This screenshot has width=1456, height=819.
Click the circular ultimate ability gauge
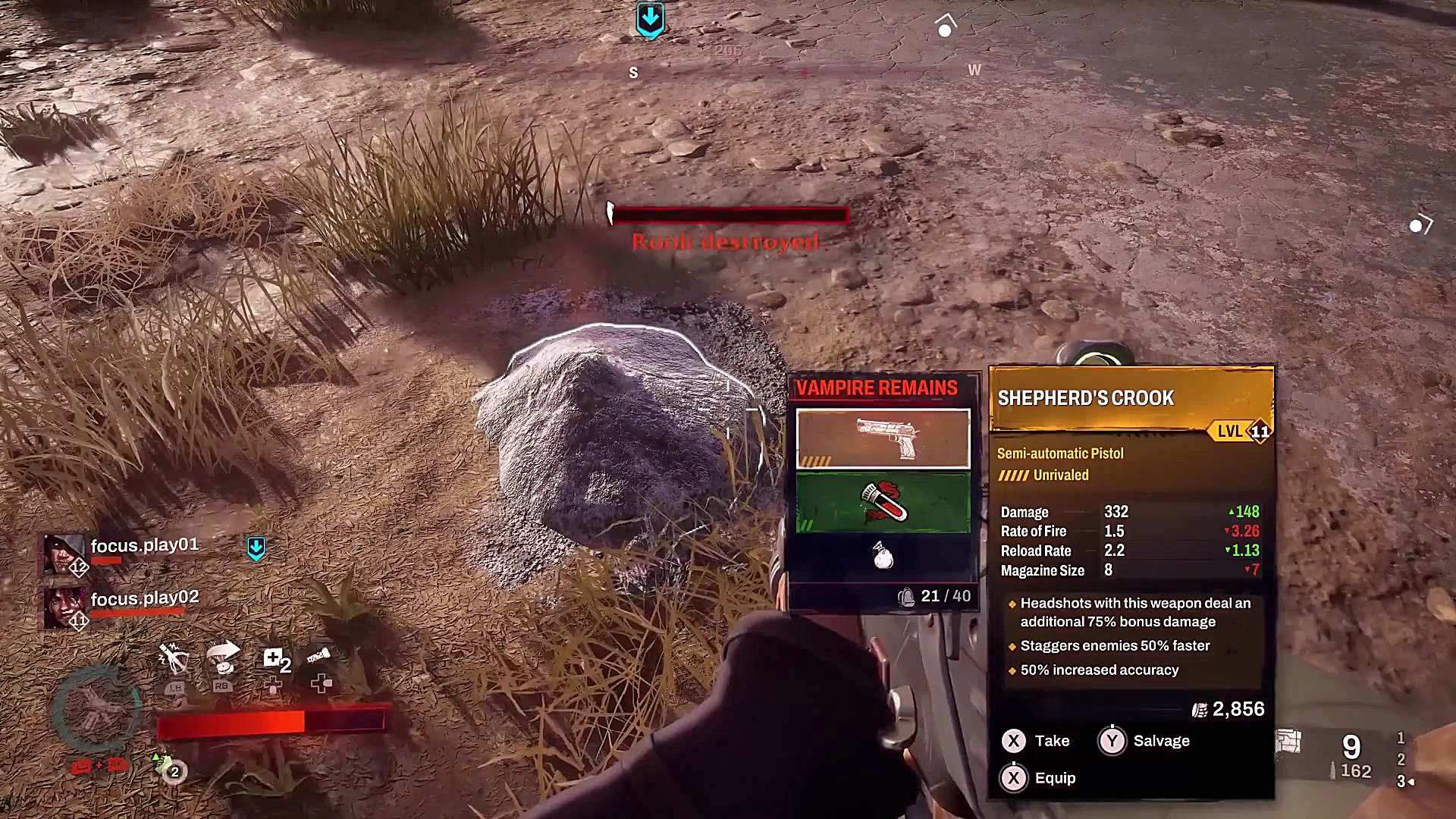click(x=96, y=710)
